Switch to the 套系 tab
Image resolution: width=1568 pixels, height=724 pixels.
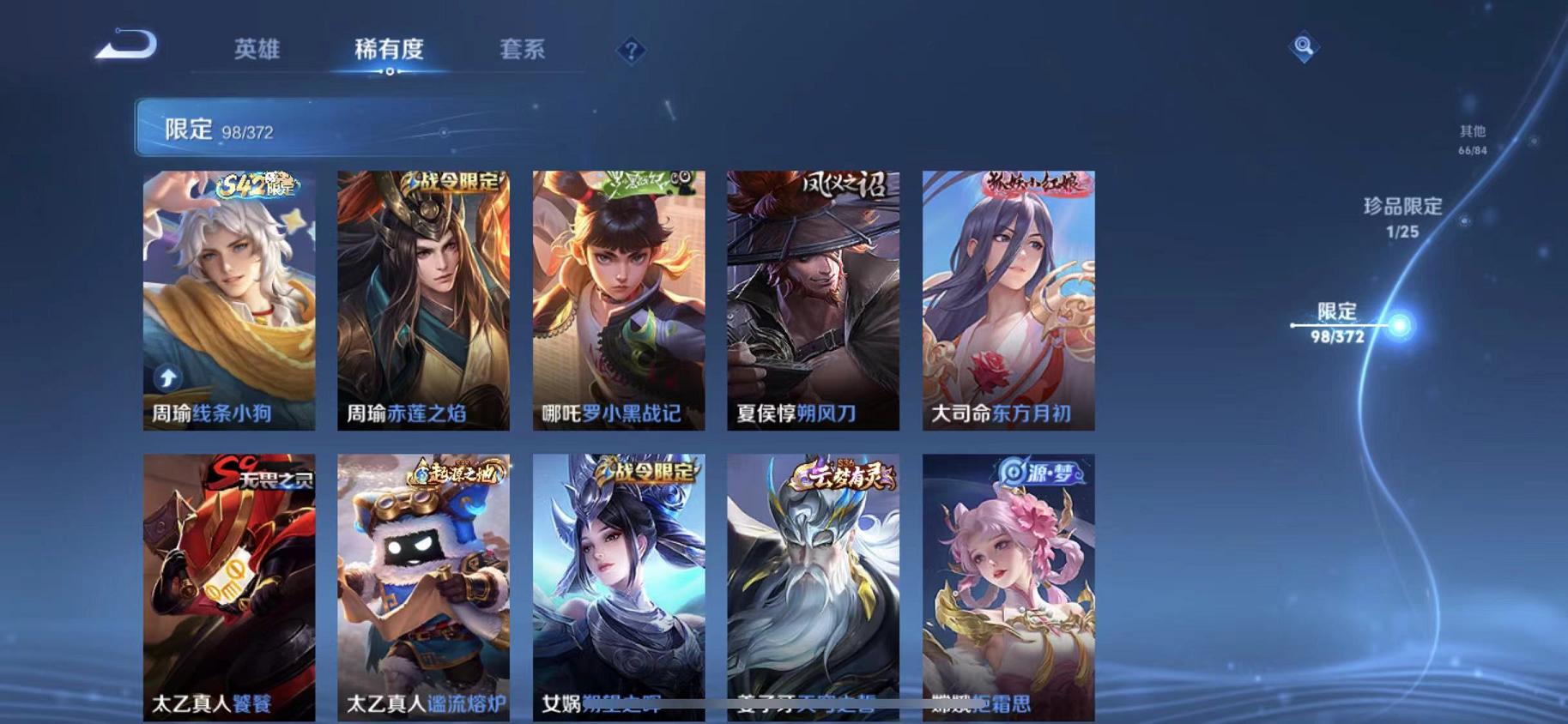pyautogui.click(x=524, y=50)
